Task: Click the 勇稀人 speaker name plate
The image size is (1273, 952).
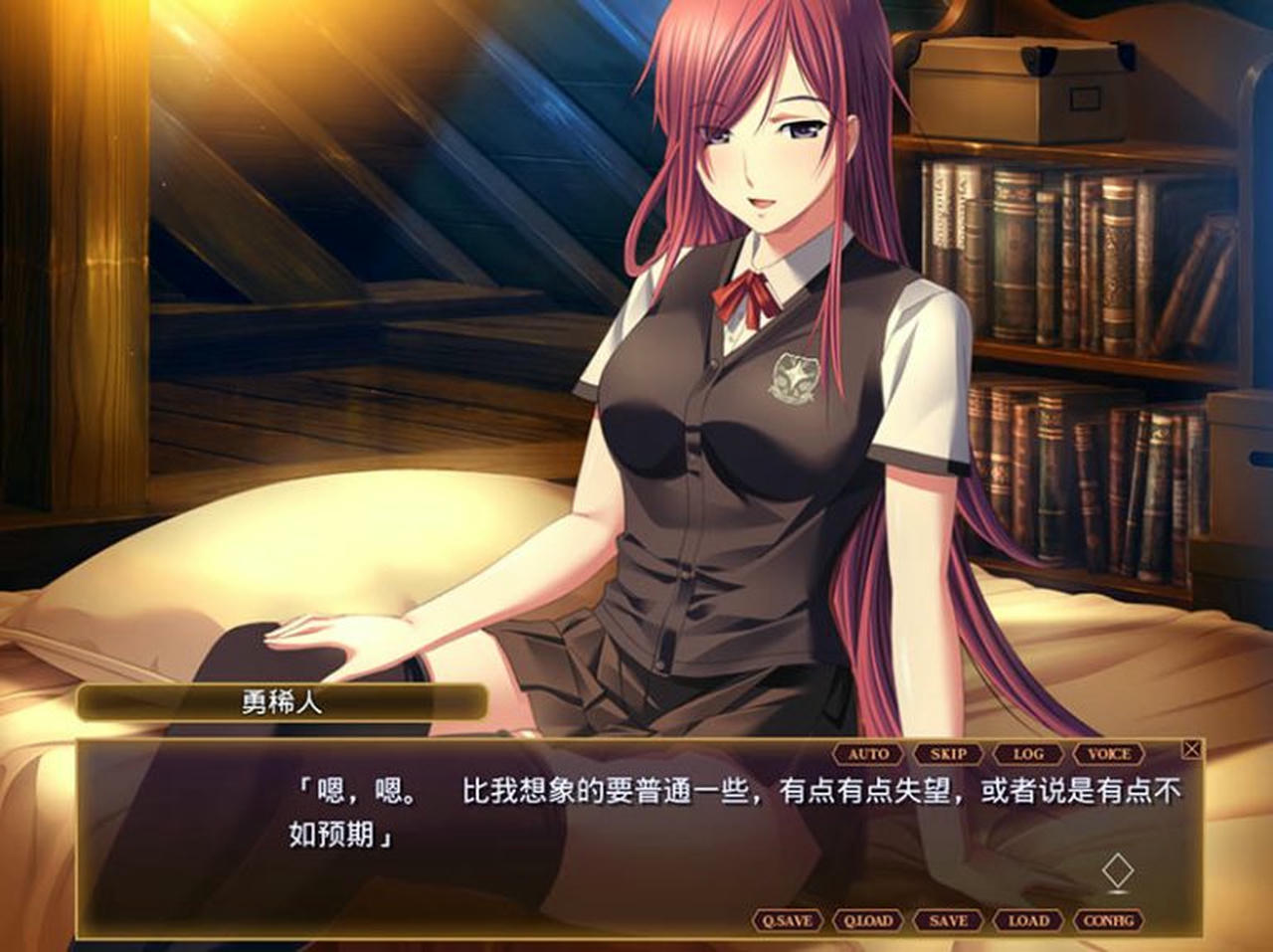Action: click(x=284, y=701)
